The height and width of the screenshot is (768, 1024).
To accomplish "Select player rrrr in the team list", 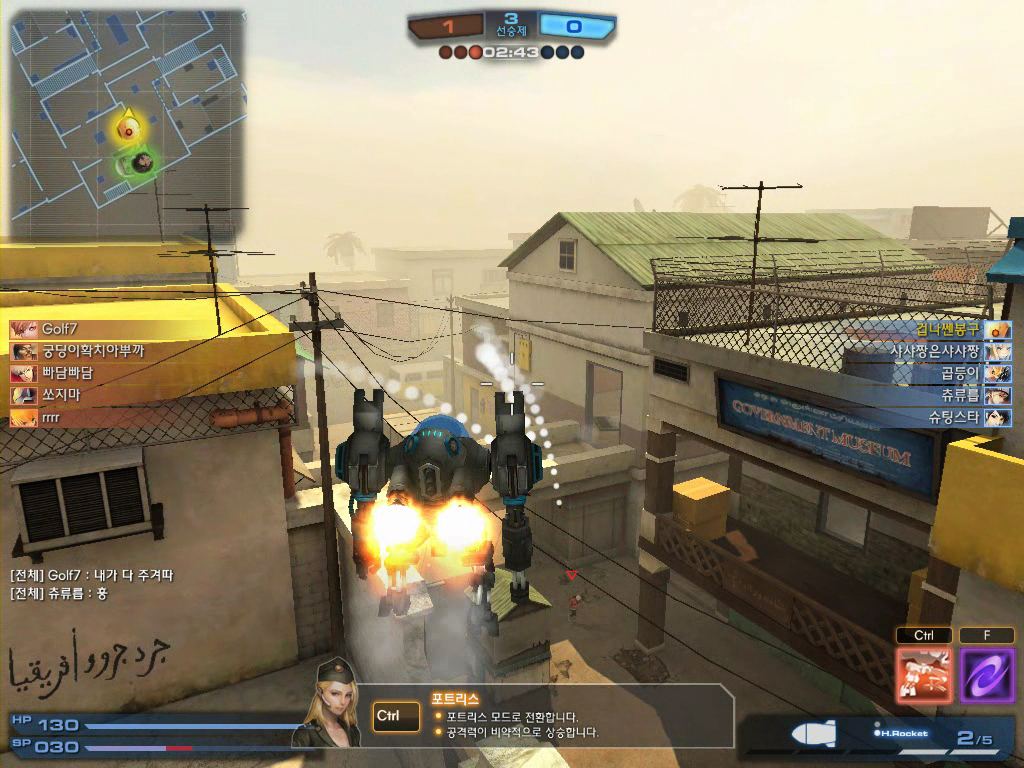I will (56, 418).
